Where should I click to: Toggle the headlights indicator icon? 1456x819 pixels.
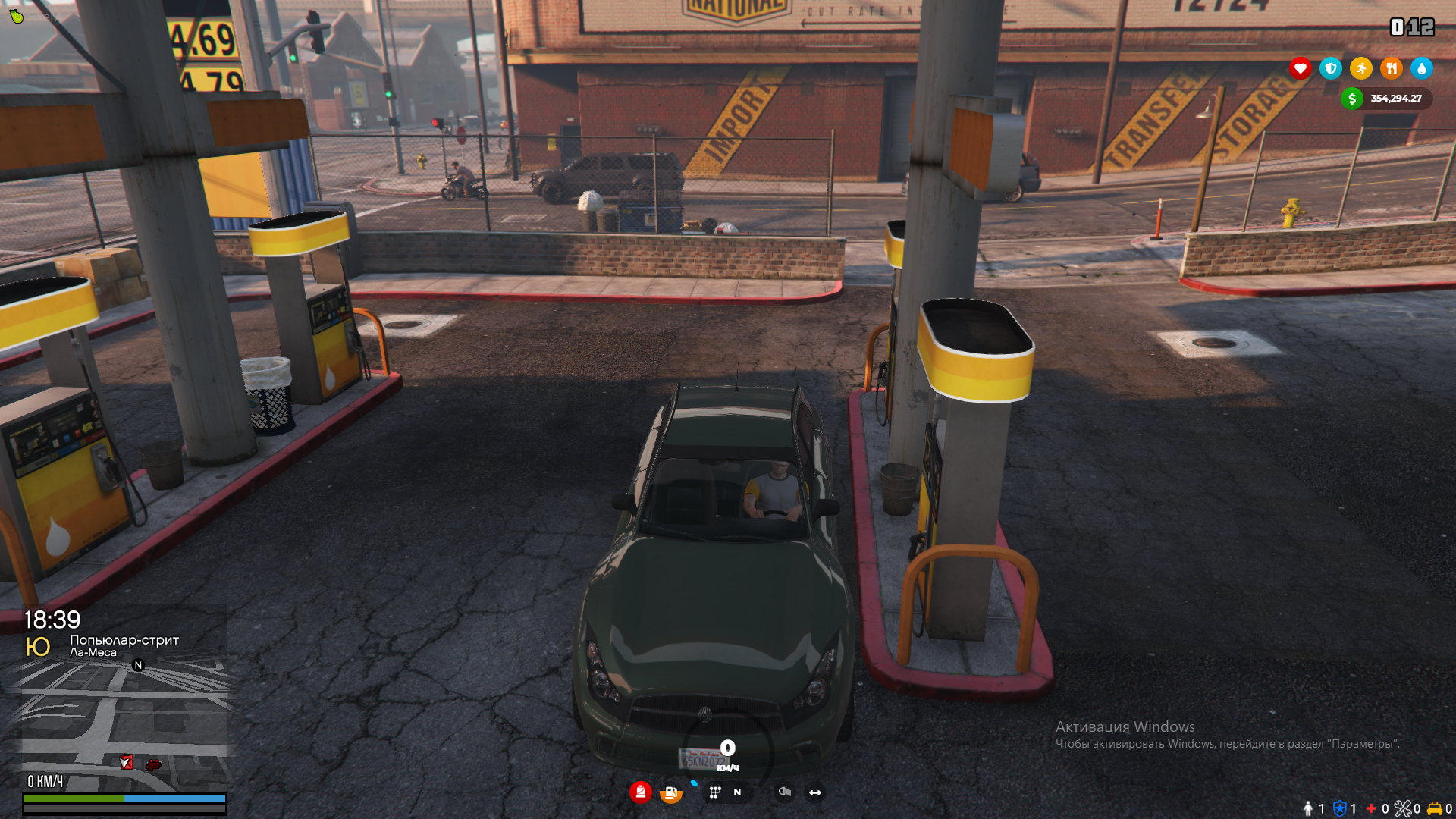coord(785,792)
